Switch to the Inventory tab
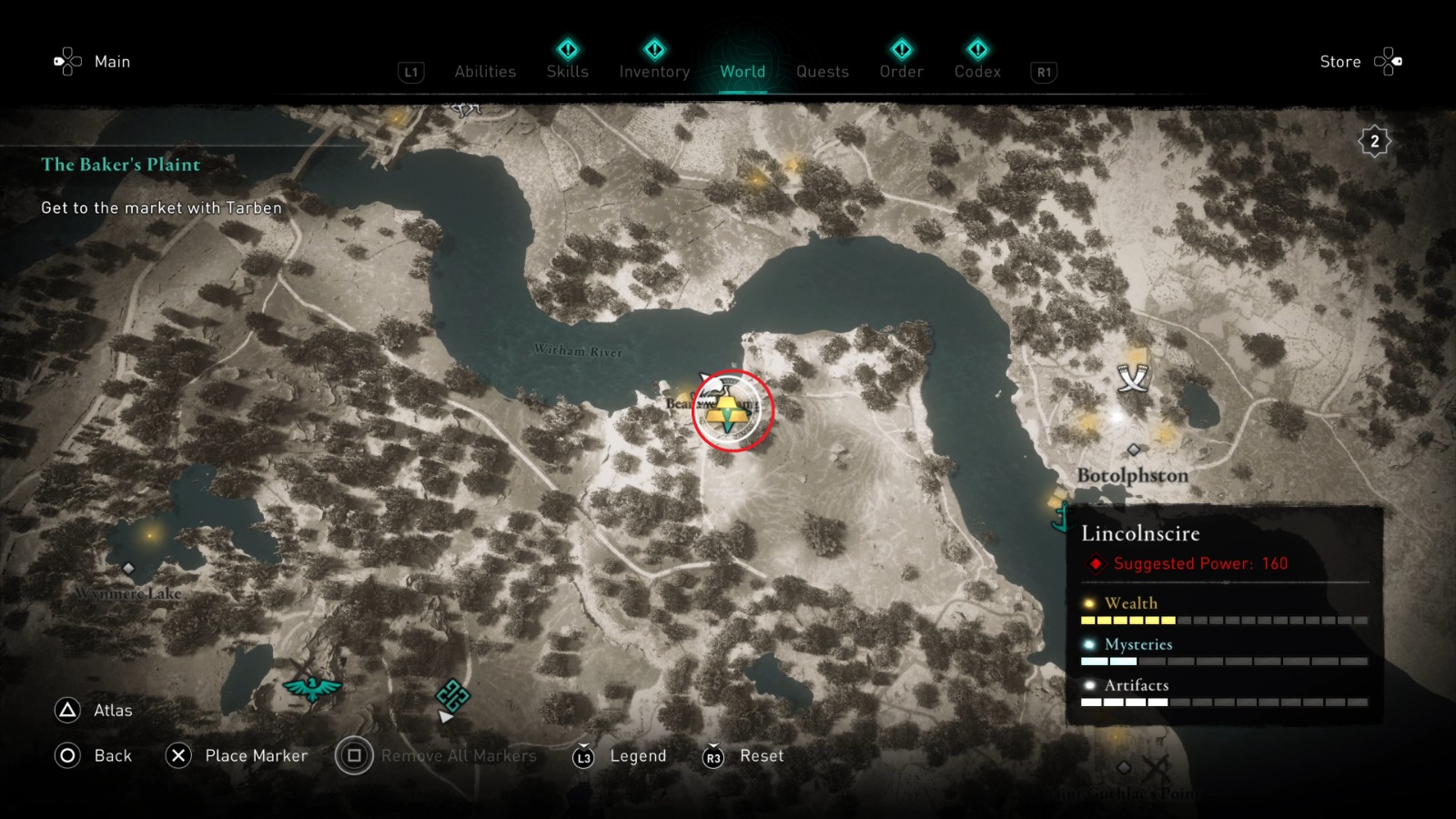This screenshot has height=819, width=1456. pos(653,72)
